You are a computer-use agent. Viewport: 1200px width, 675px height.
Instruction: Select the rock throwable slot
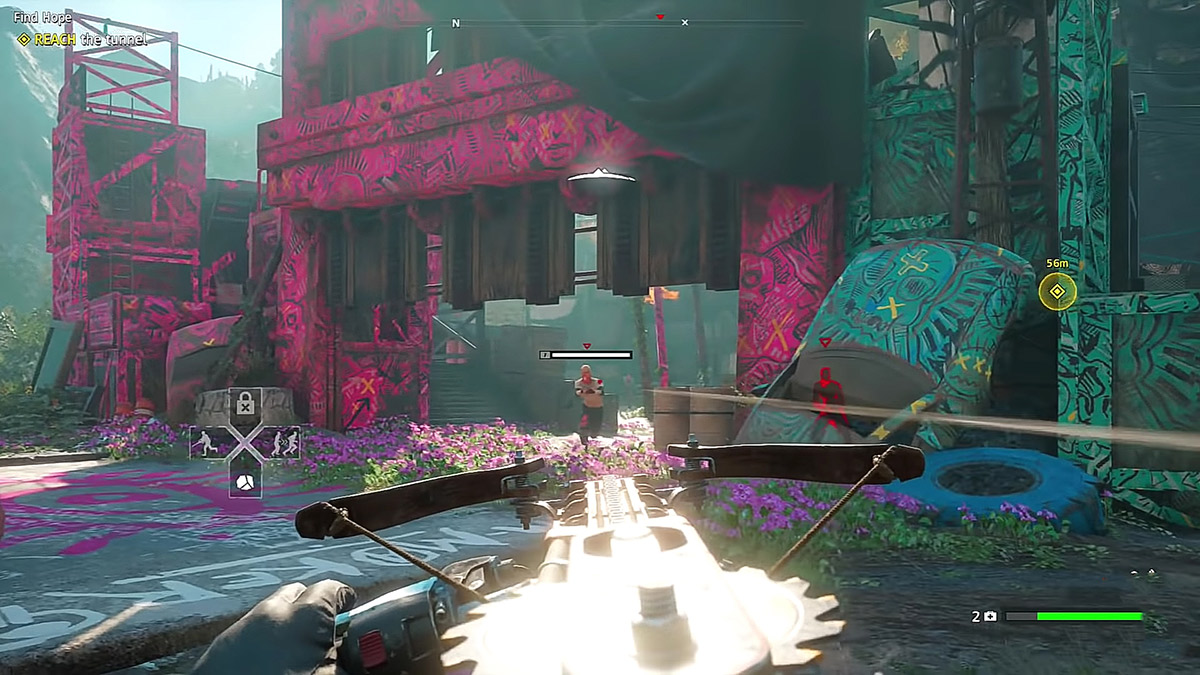[245, 483]
